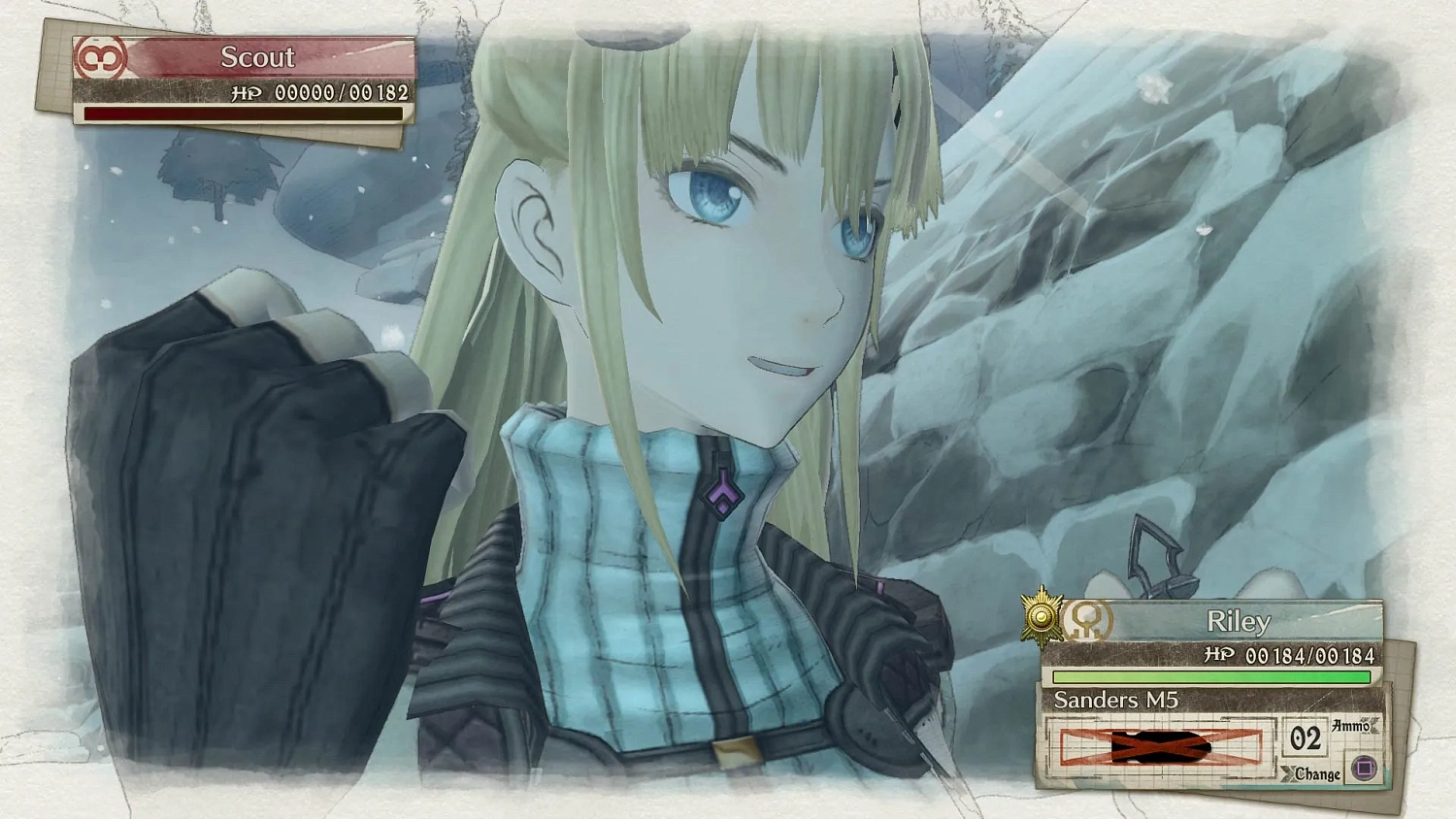This screenshot has width=1456, height=819.
Task: Toggle the enemy Scout depleted HP state
Action: 243,115
